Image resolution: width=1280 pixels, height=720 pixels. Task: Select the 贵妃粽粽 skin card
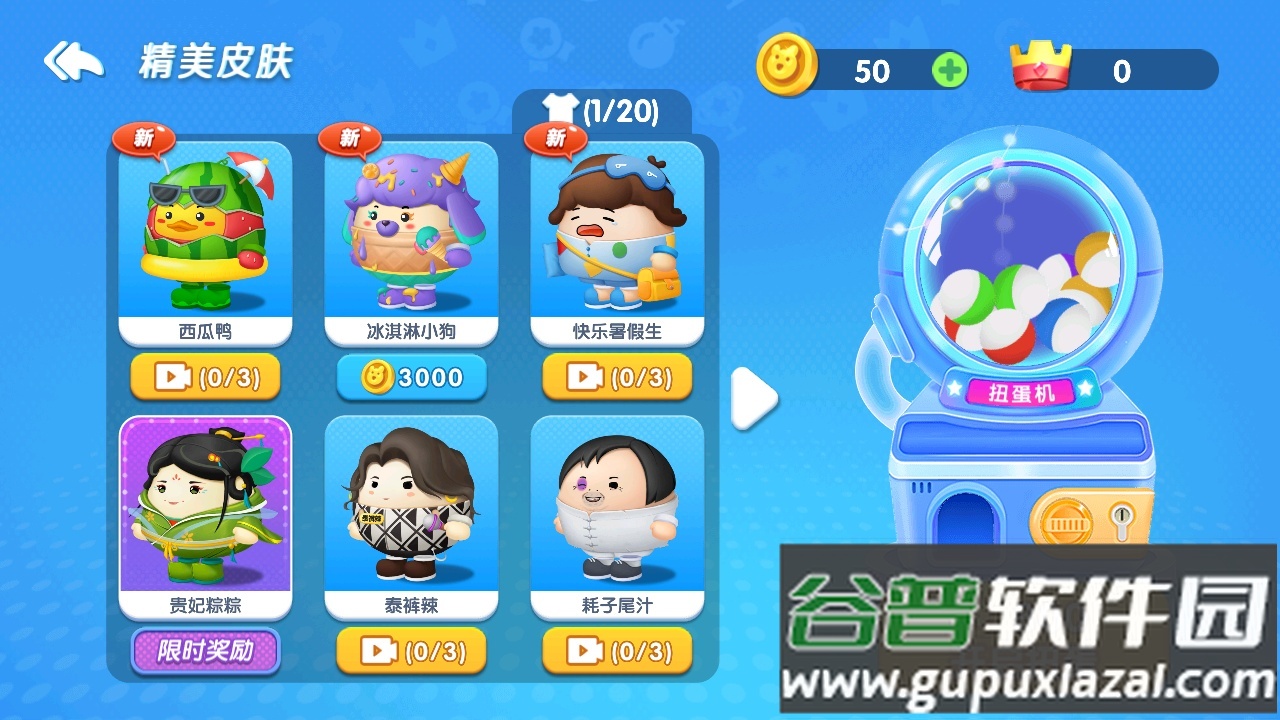click(x=205, y=510)
